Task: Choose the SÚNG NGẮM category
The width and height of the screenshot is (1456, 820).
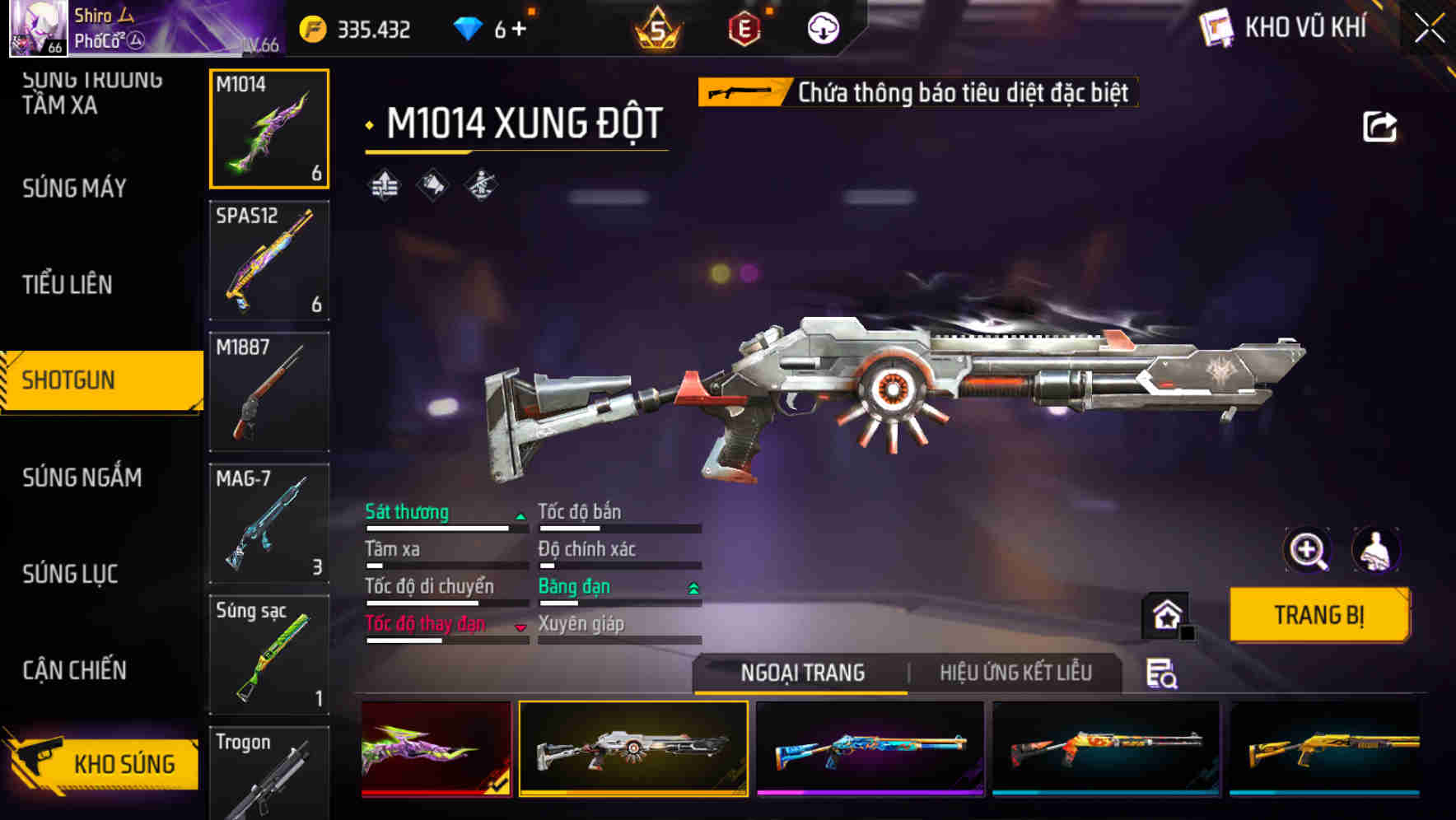Action: (x=82, y=478)
